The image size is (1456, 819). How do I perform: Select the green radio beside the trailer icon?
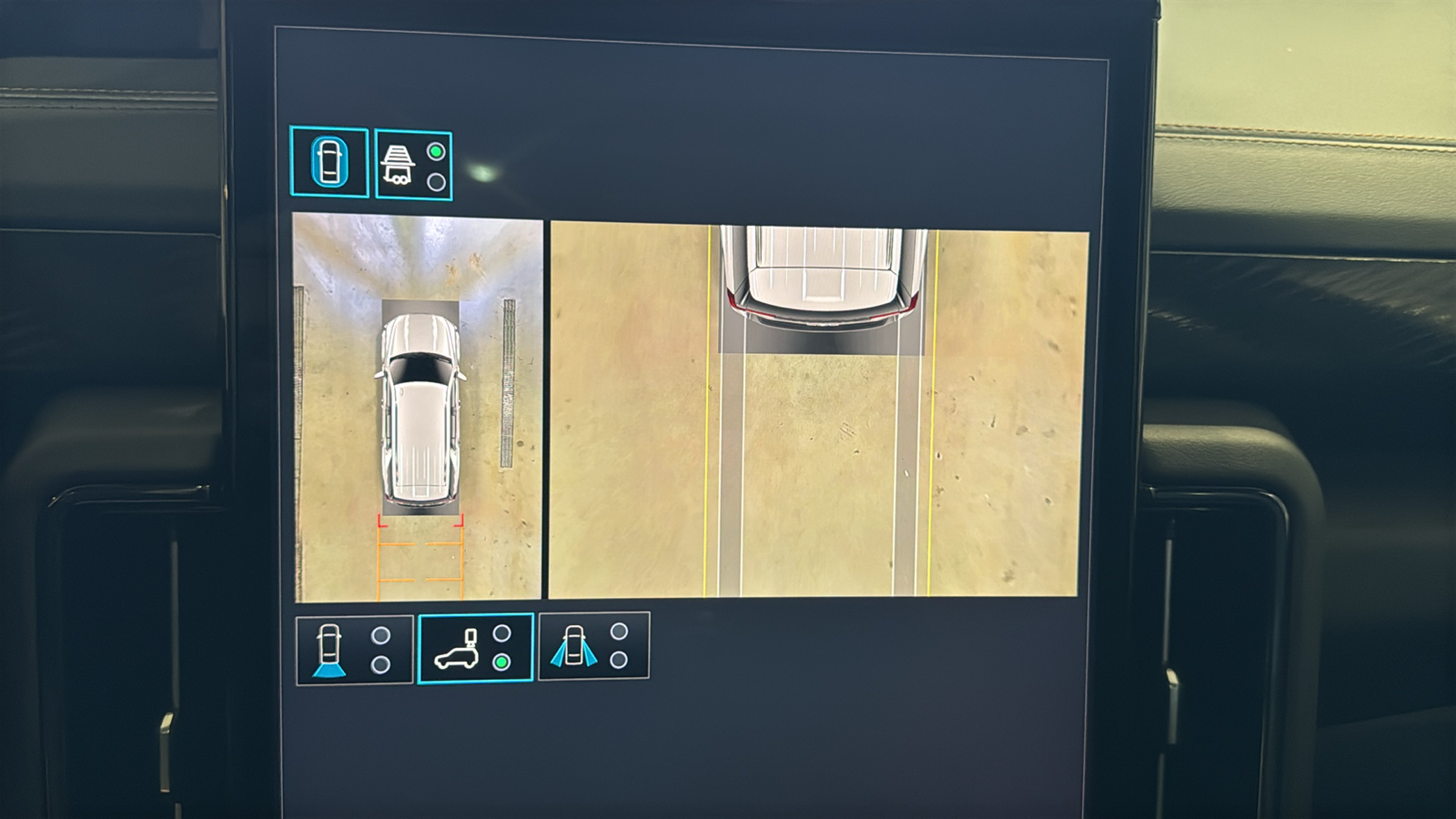434,150
